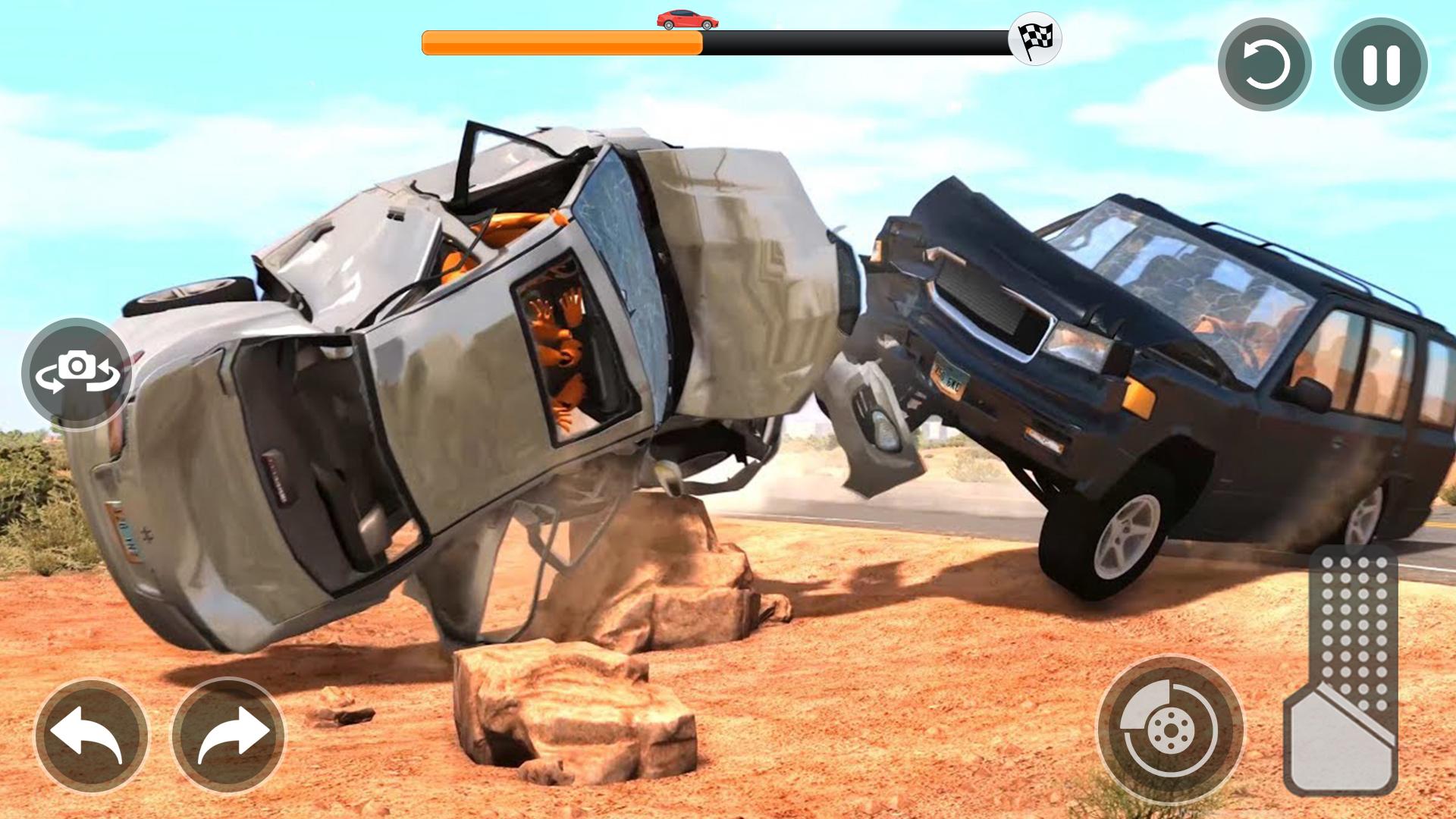Activate the camera rotation toggle
Viewport: 1456px width, 819px height.
coord(78,373)
